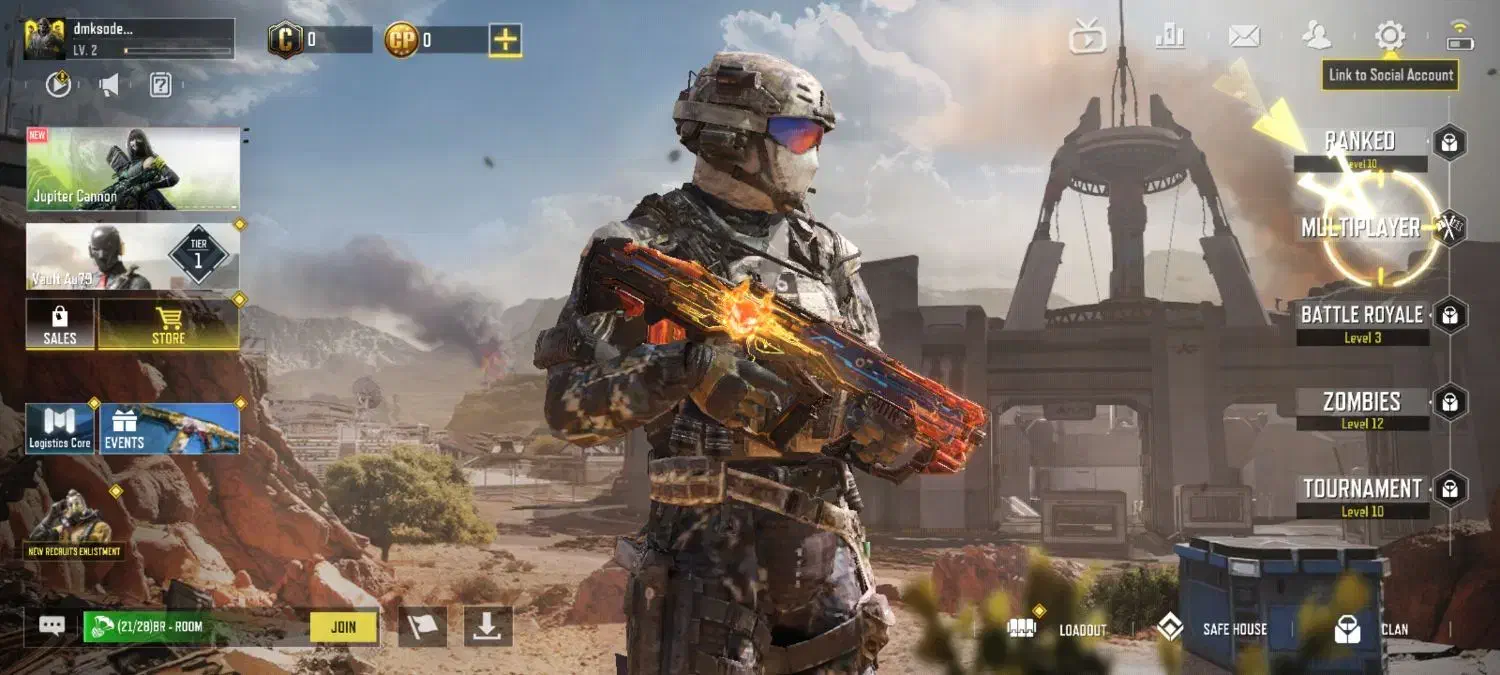Viewport: 1500px width, 675px height.
Task: Select the Ranked mode
Action: click(x=1360, y=141)
